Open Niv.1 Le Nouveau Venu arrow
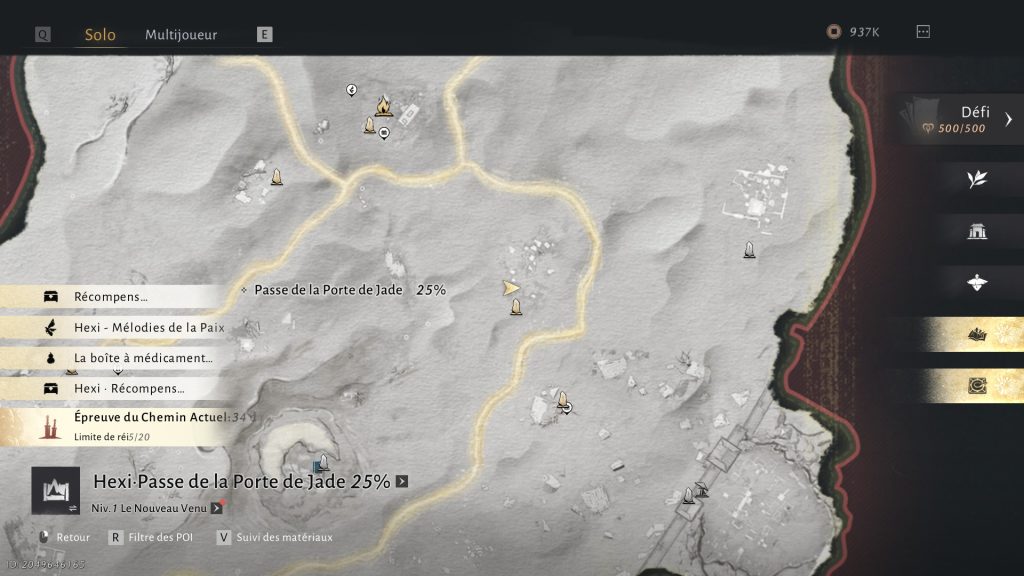Viewport: 1024px width, 576px height. (216, 508)
